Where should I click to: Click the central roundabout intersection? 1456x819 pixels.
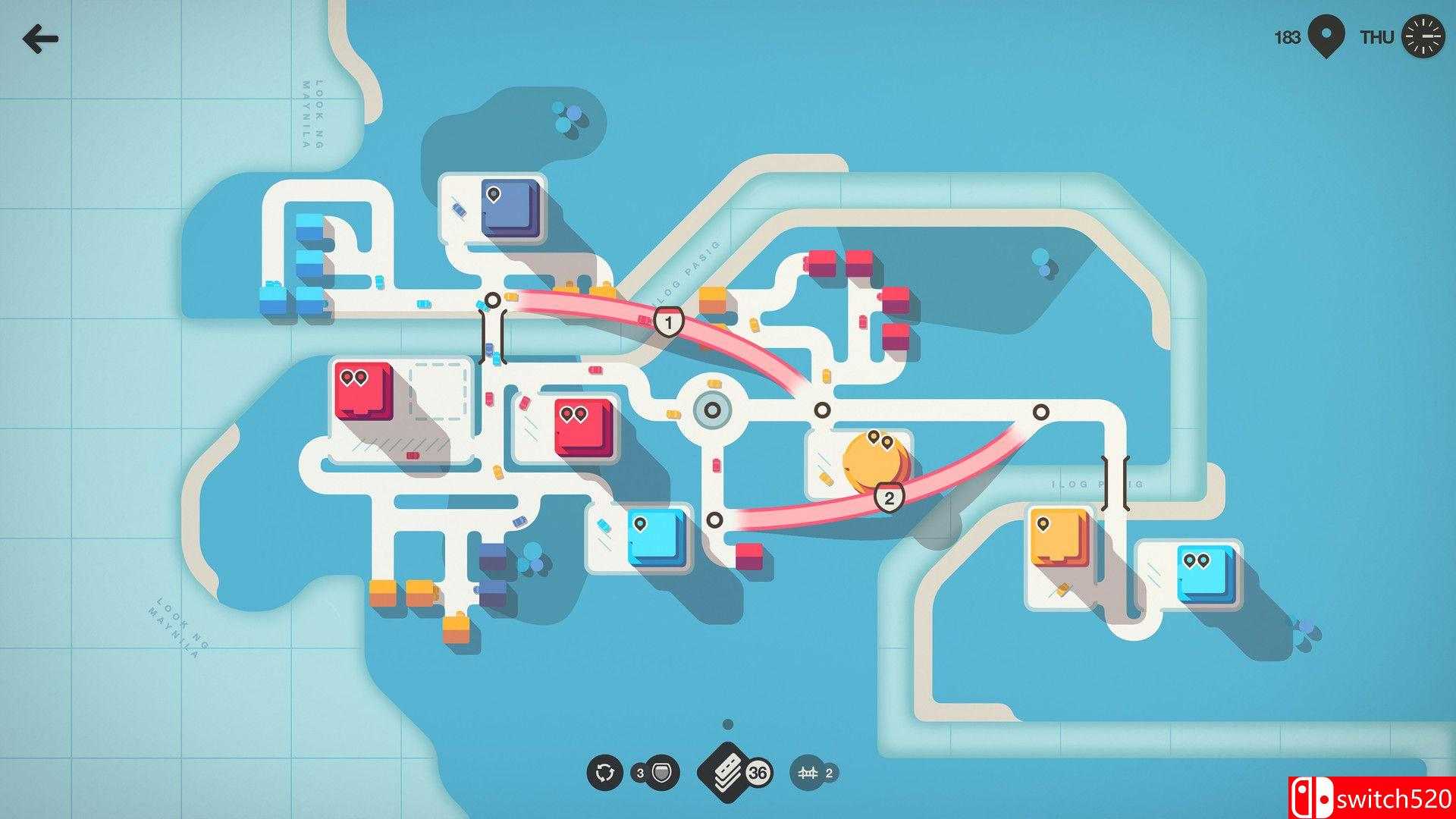point(711,410)
